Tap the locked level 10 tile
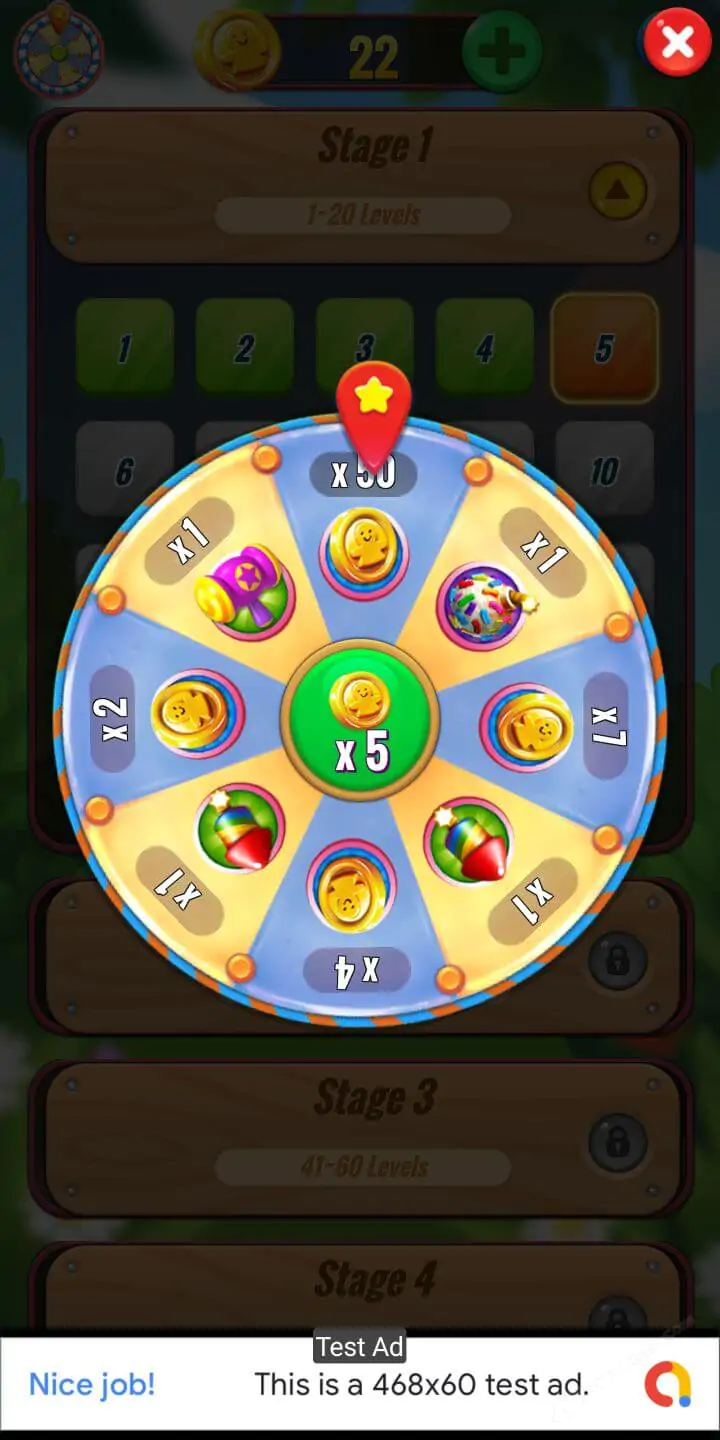The height and width of the screenshot is (1440, 720). 604,468
